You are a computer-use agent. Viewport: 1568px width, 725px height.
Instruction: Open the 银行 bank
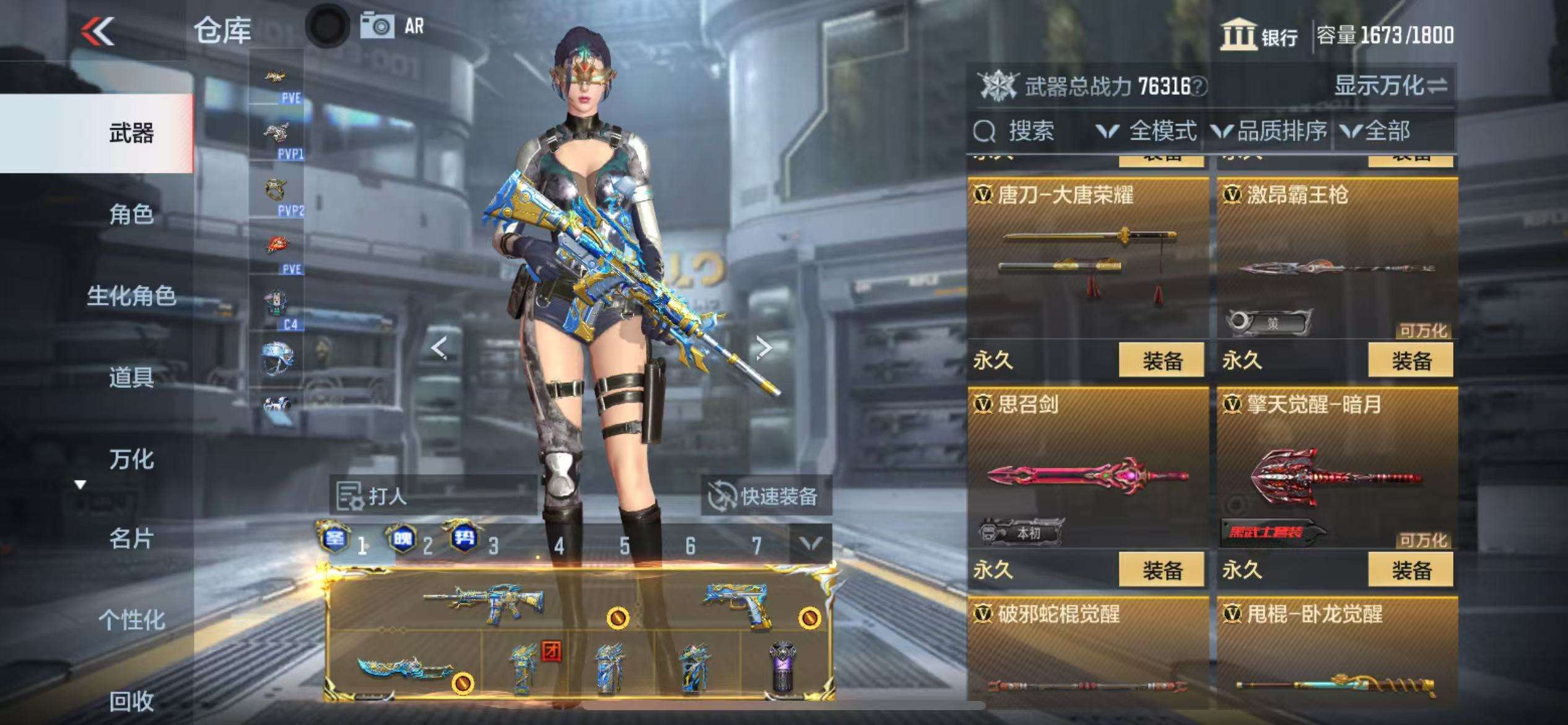click(1260, 35)
